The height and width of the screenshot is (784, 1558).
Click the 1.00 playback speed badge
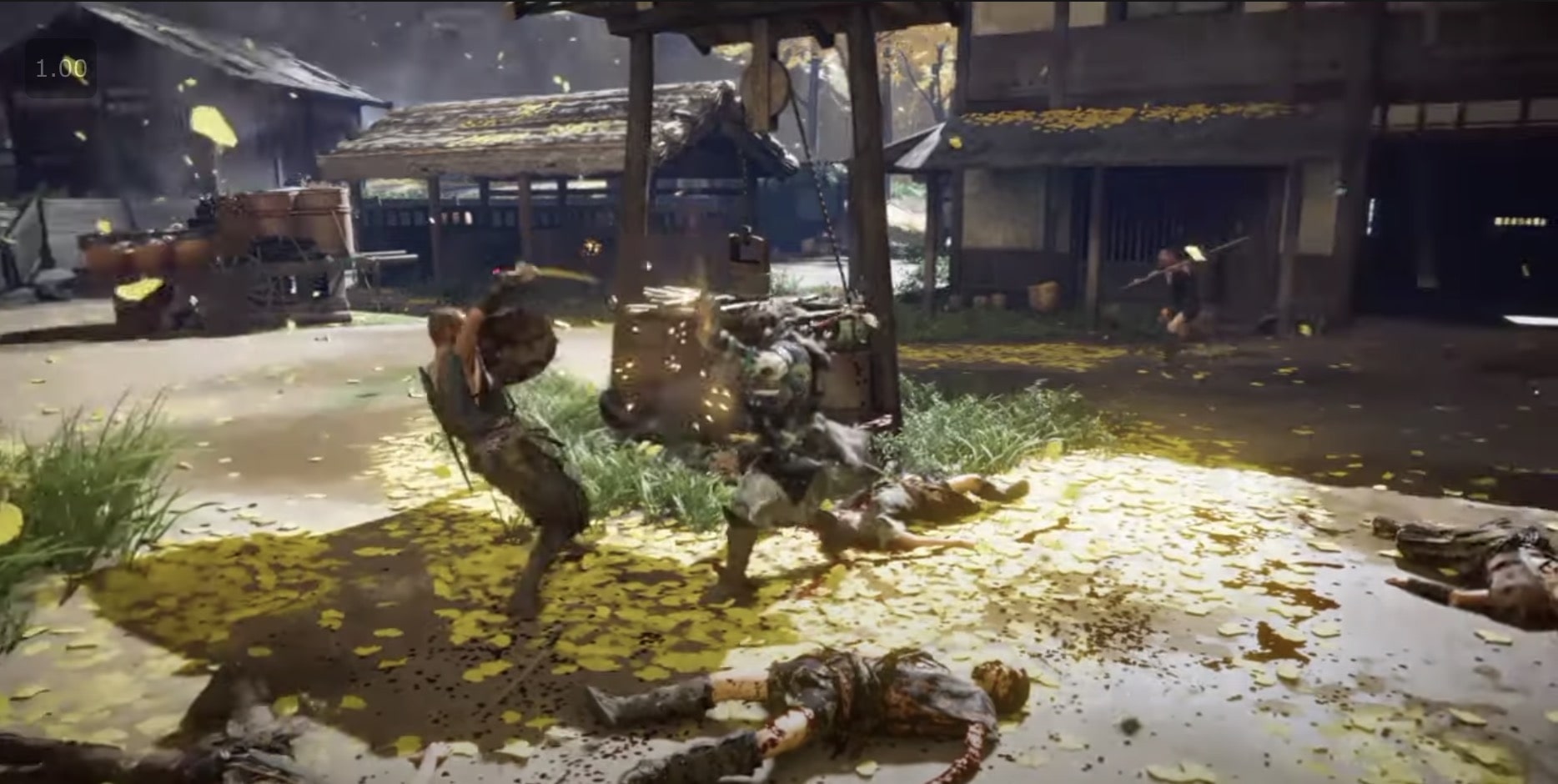click(60, 68)
